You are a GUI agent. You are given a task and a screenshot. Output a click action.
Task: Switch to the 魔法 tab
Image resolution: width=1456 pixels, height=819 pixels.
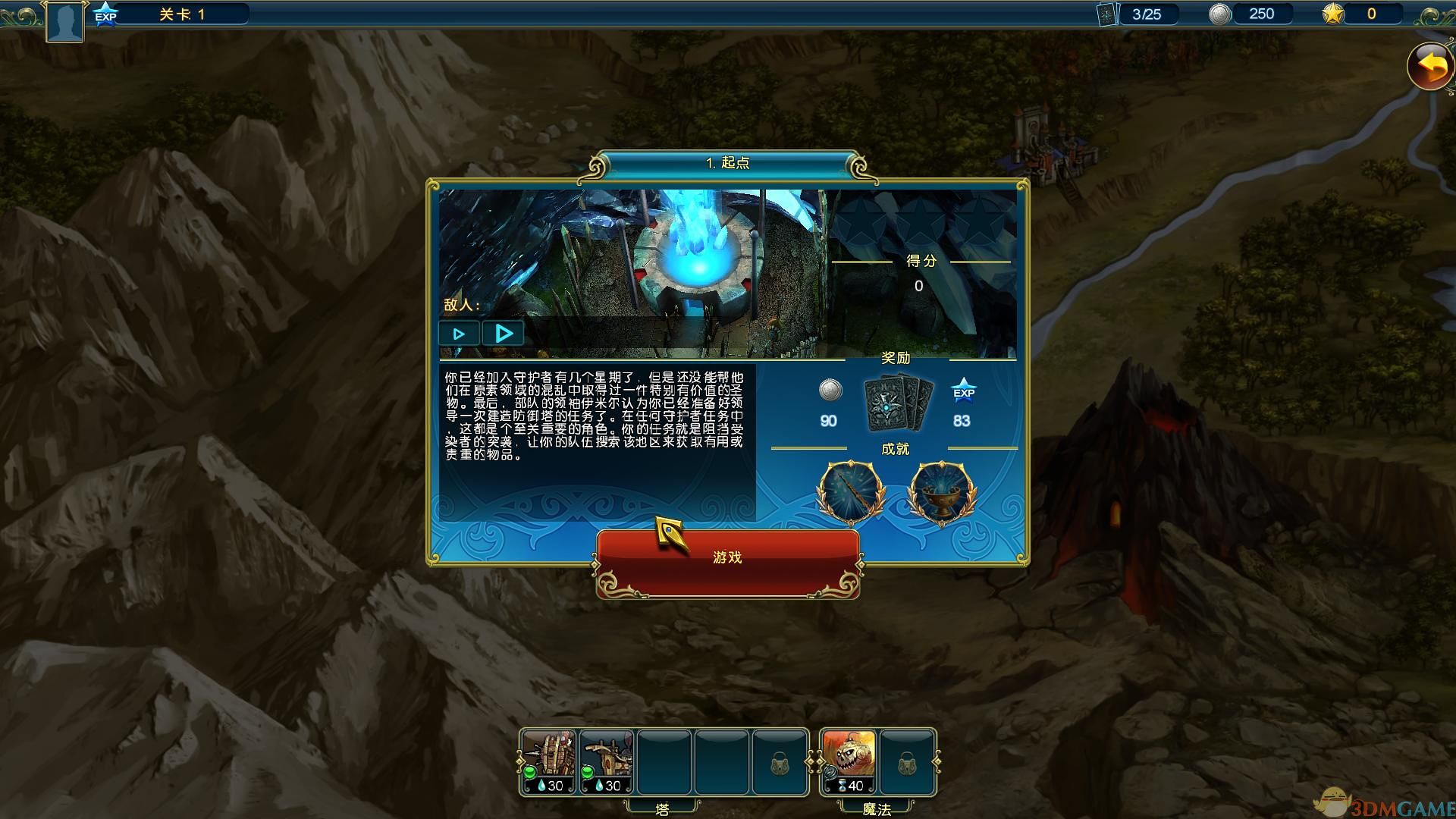[x=878, y=808]
